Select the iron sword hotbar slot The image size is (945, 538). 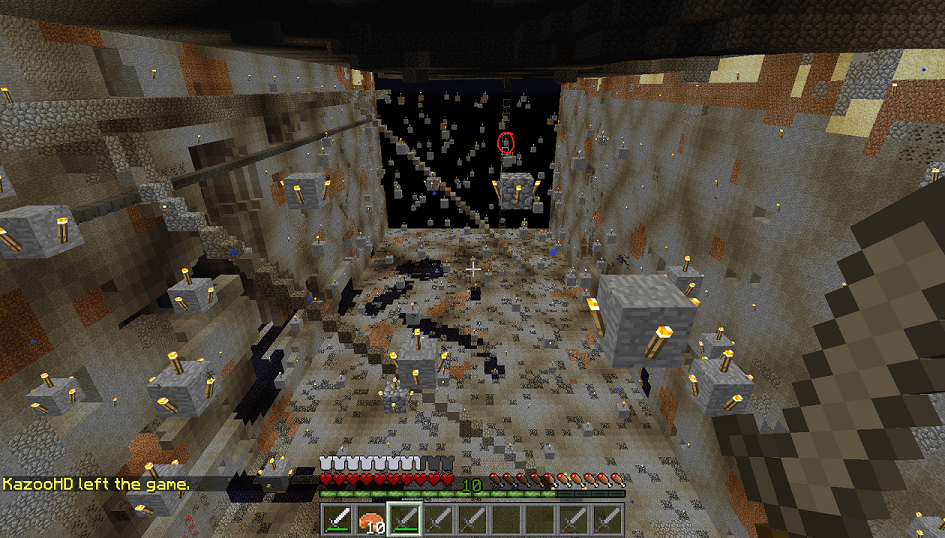[337, 519]
